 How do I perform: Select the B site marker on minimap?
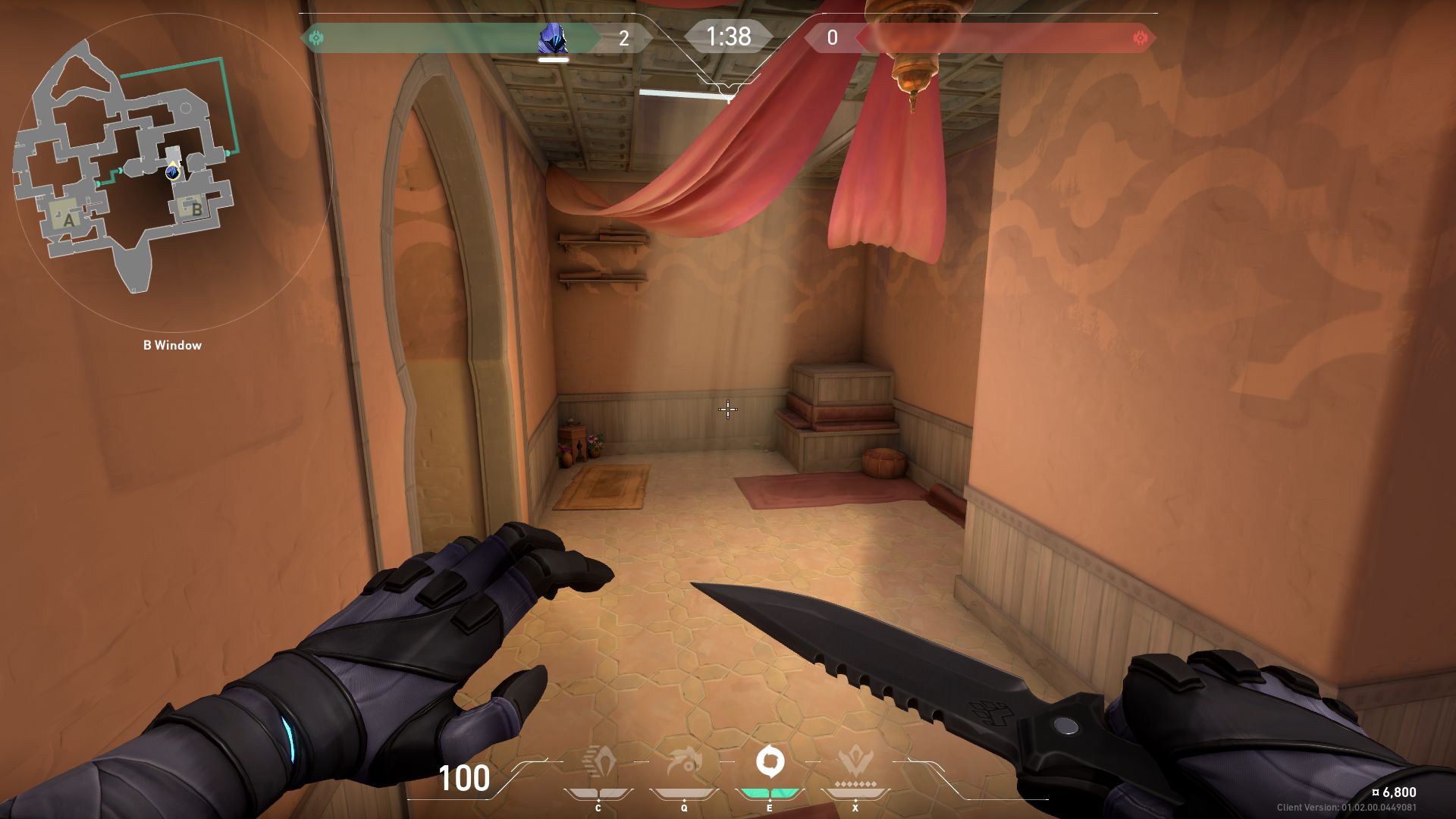point(196,209)
